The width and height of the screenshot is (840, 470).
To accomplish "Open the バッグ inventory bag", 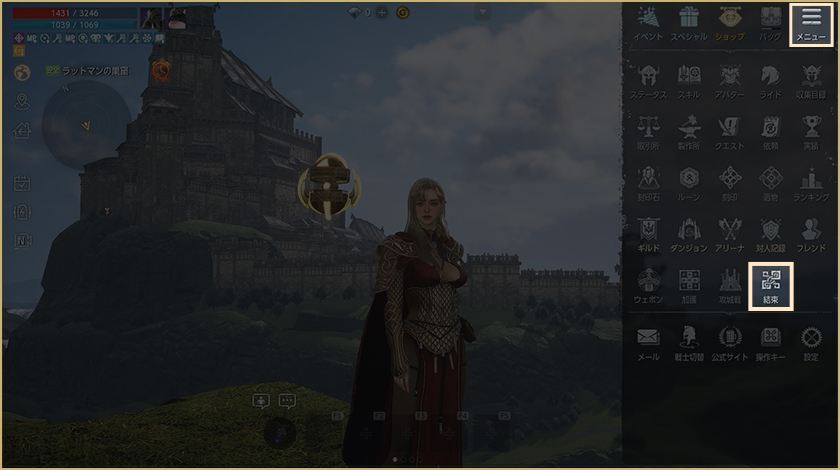I will point(770,23).
